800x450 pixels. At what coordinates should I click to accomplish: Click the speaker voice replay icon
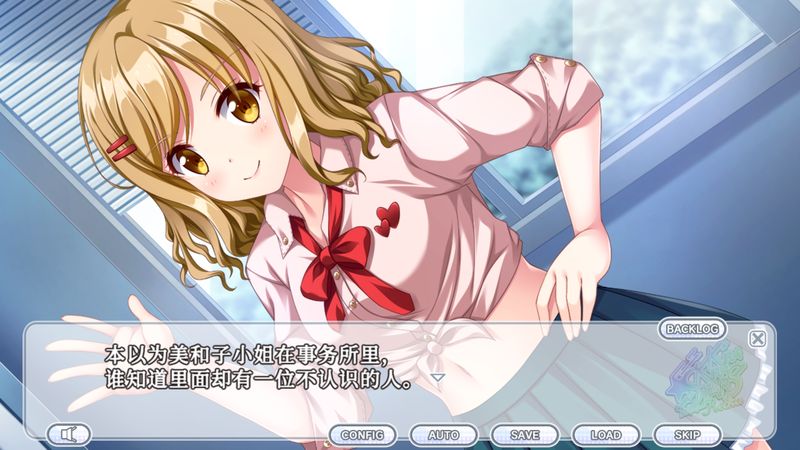tap(68, 434)
